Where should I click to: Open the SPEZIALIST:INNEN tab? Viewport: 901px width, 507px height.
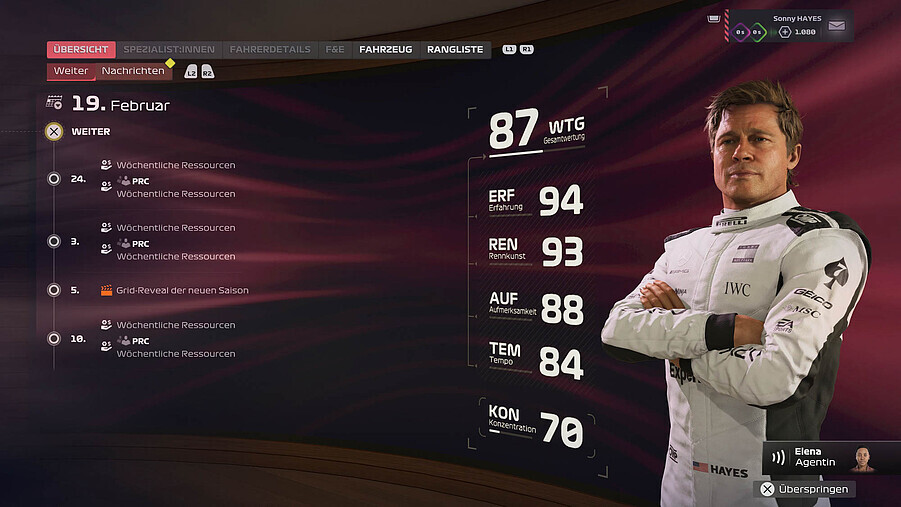pos(169,49)
